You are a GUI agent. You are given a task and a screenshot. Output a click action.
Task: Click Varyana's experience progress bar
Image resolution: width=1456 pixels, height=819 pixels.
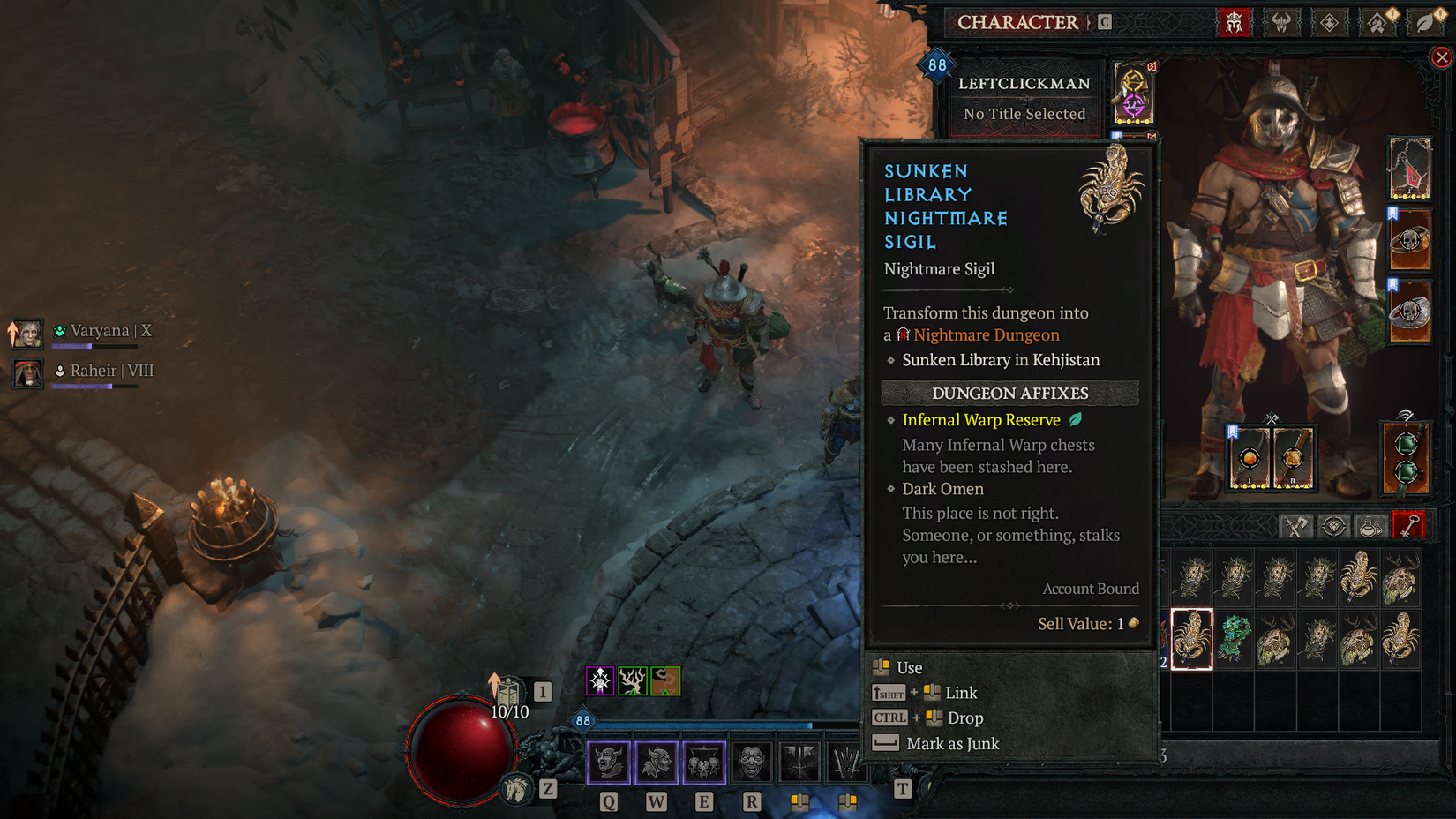point(97,347)
